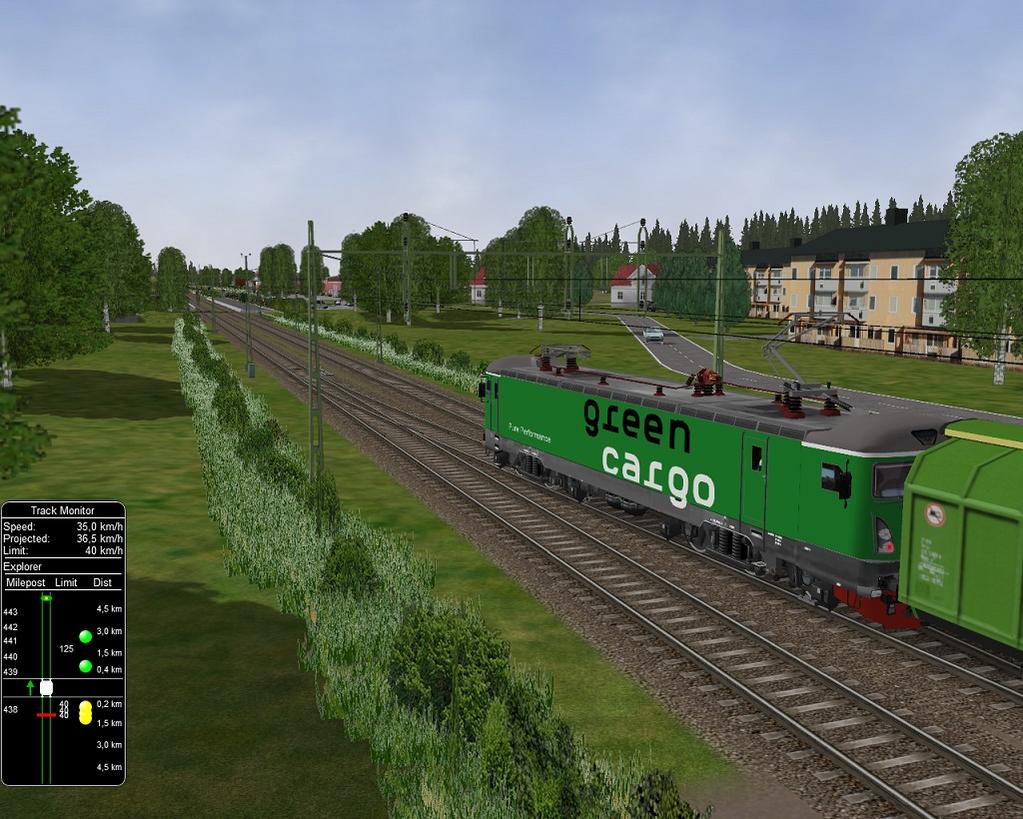
Task: Select the yellow signal indicator
Action: pyautogui.click(x=86, y=712)
